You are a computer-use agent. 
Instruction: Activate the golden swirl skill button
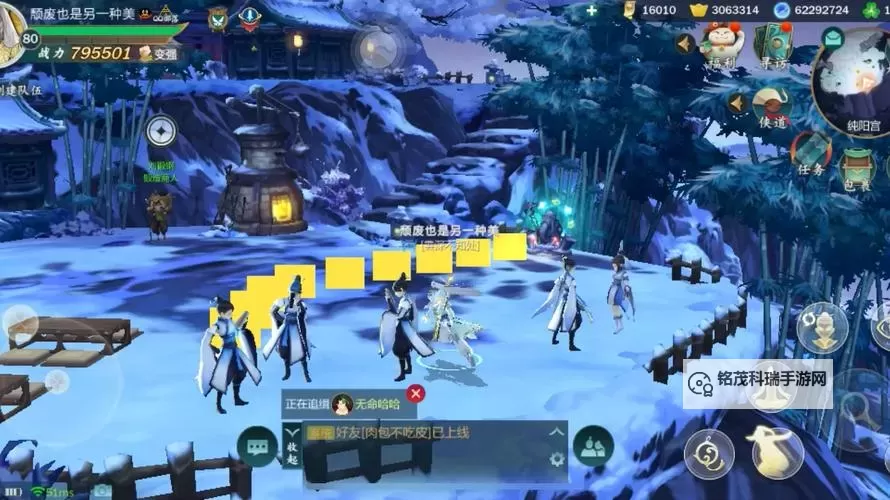click(x=709, y=454)
